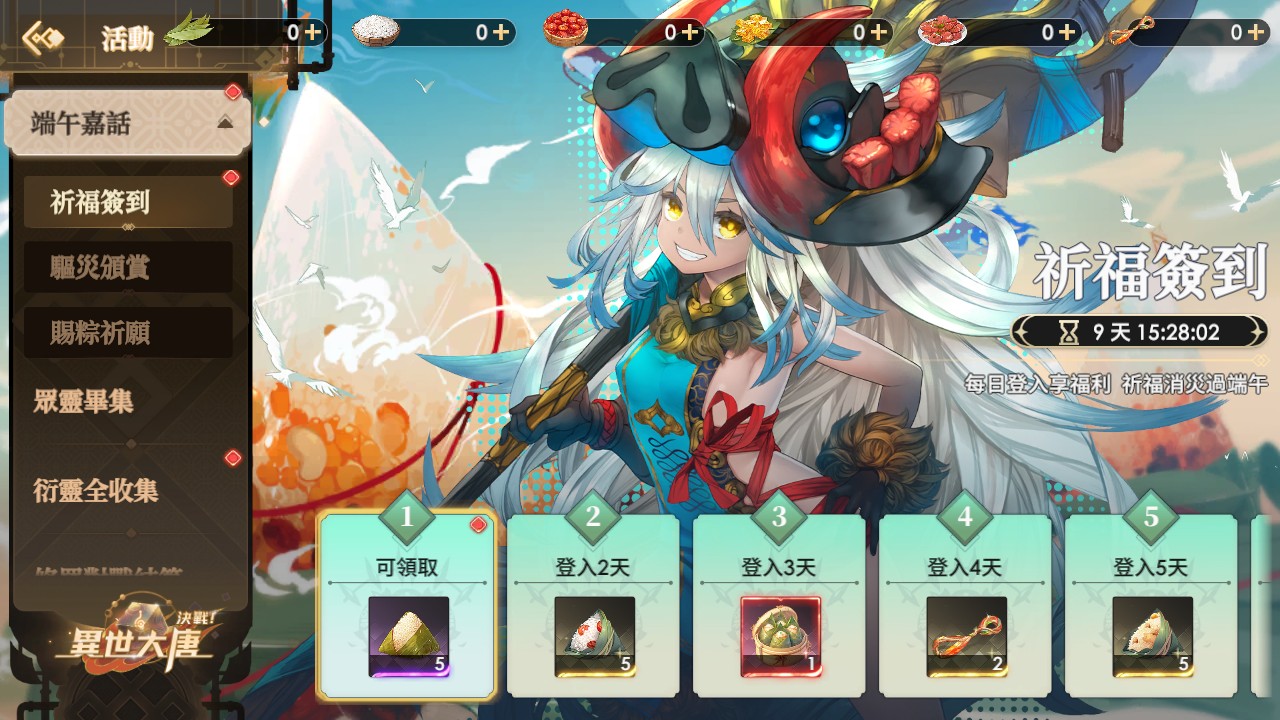The width and height of the screenshot is (1280, 720).
Task: Inspect the 登入4天 red cord reward
Action: (x=966, y=636)
